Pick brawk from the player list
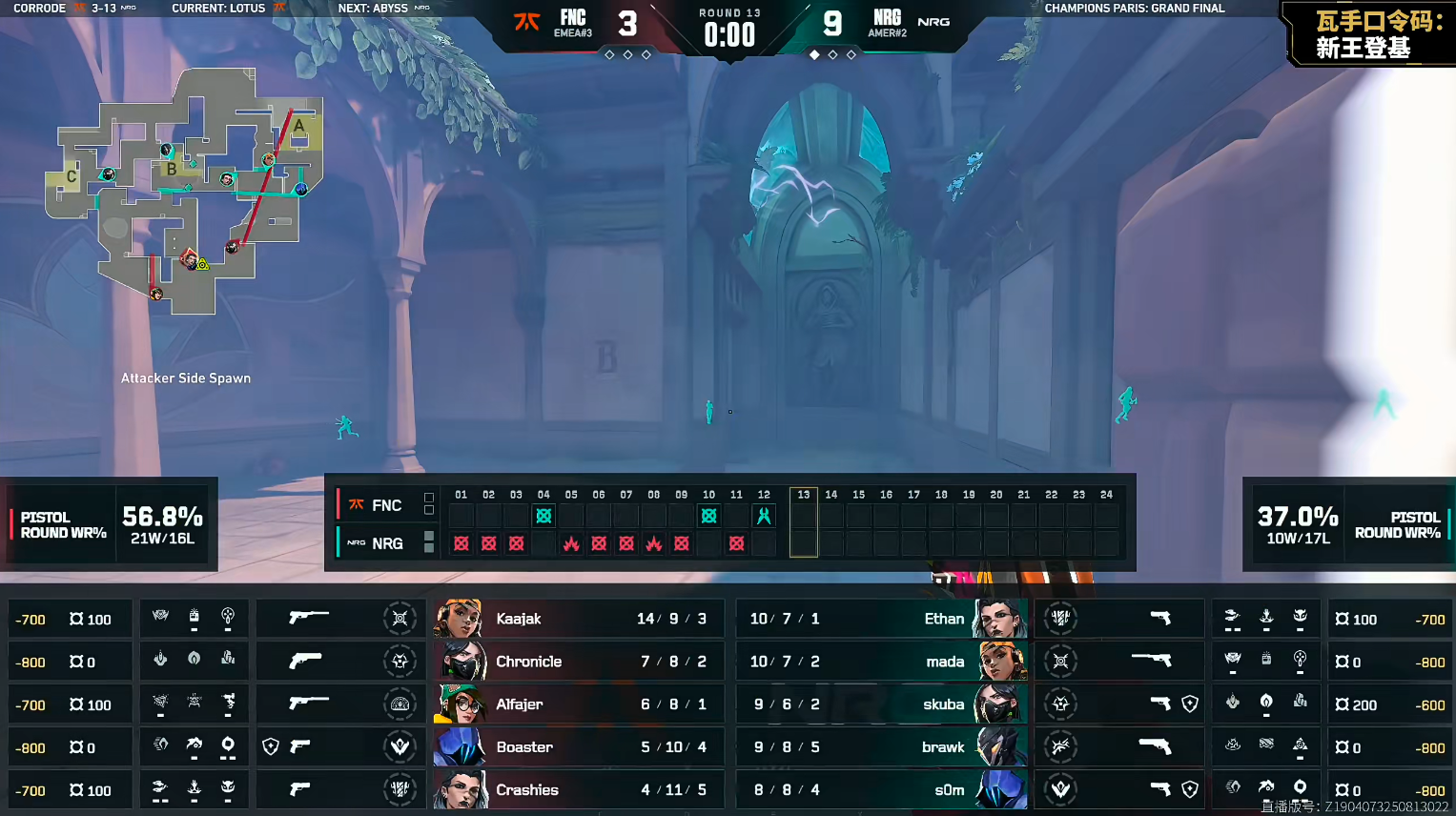 pos(881,747)
